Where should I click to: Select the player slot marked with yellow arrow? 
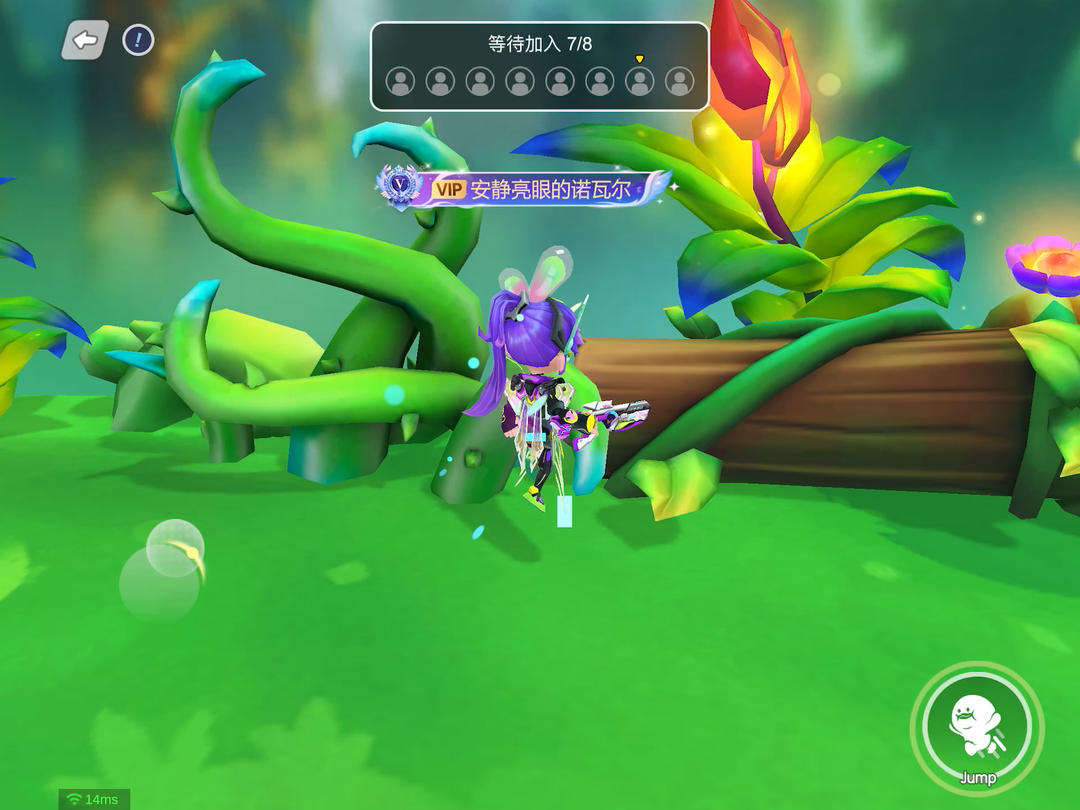[640, 81]
